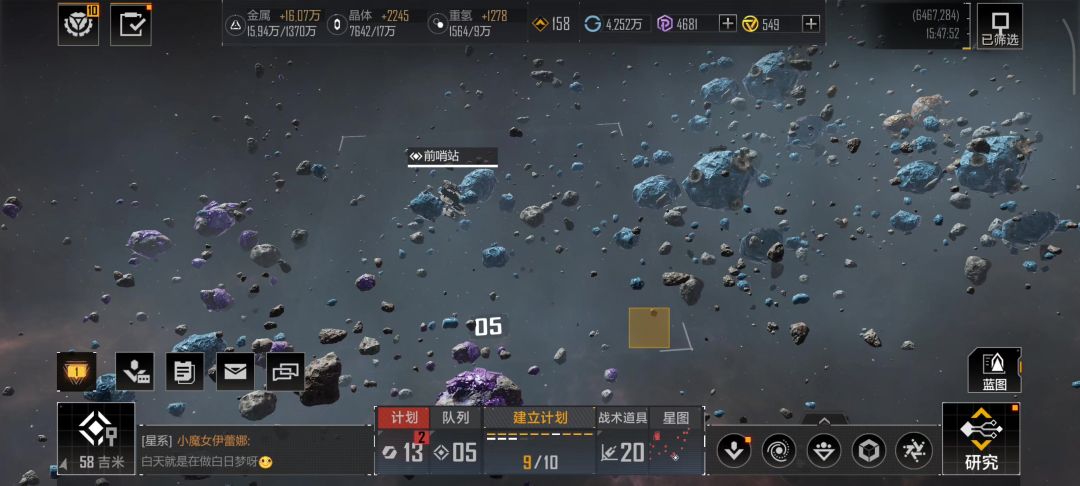This screenshot has width=1080, height=486.
Task: Click the orange rank badge icon
Action: (x=77, y=371)
